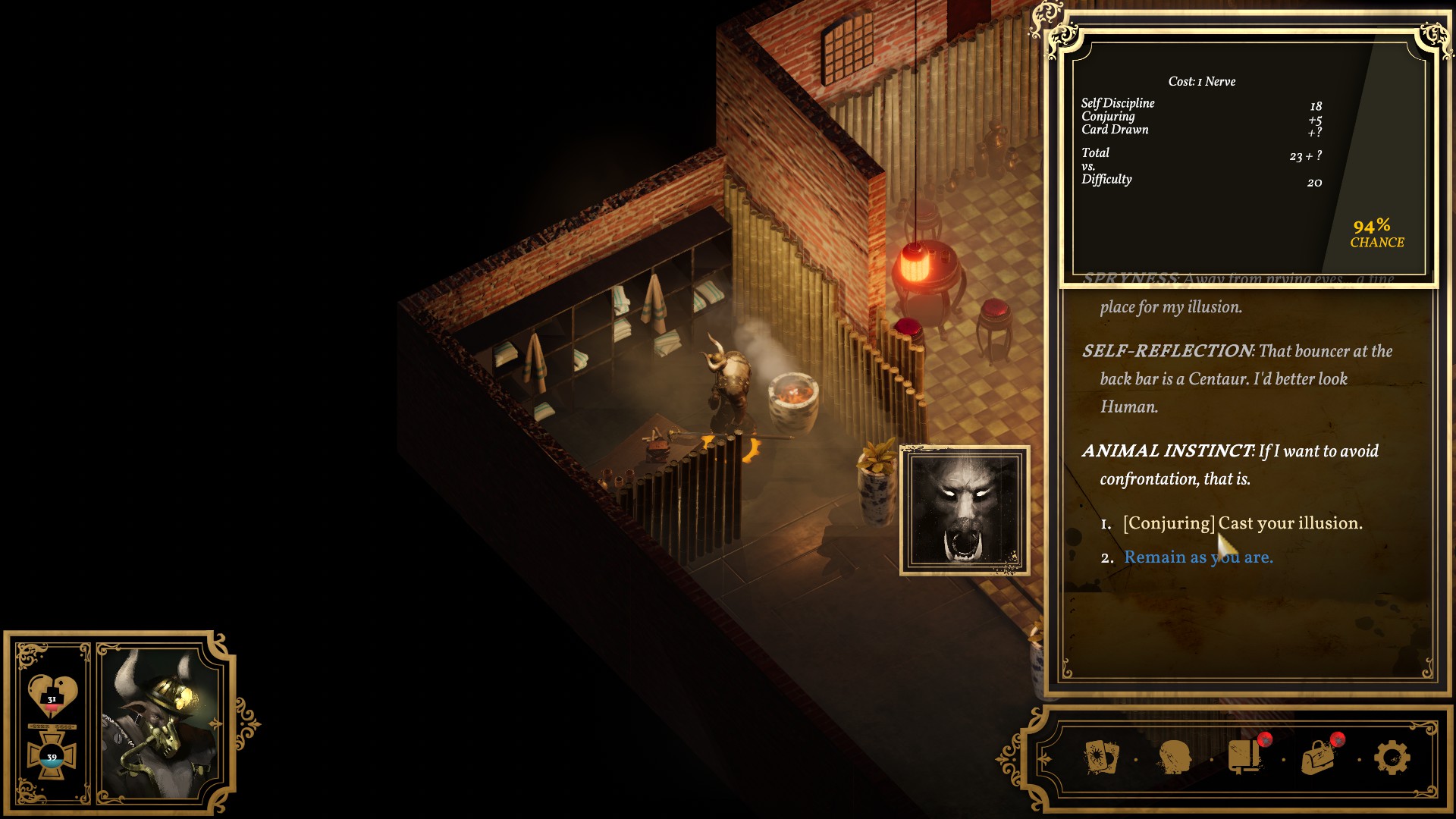Click the snarling beast dialogue portrait

[x=964, y=510]
